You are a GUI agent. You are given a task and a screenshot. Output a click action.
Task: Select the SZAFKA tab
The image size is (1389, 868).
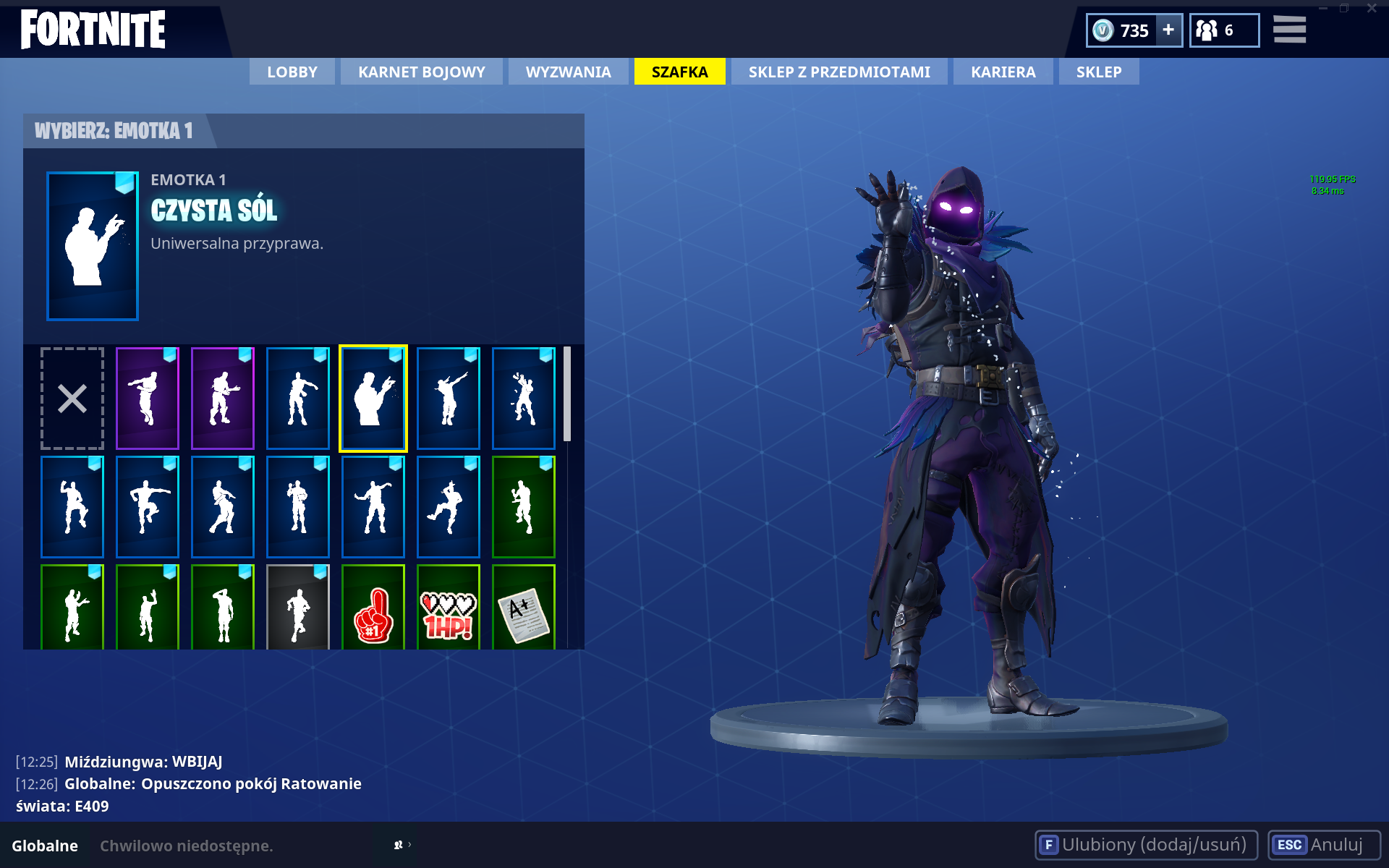[x=679, y=72]
